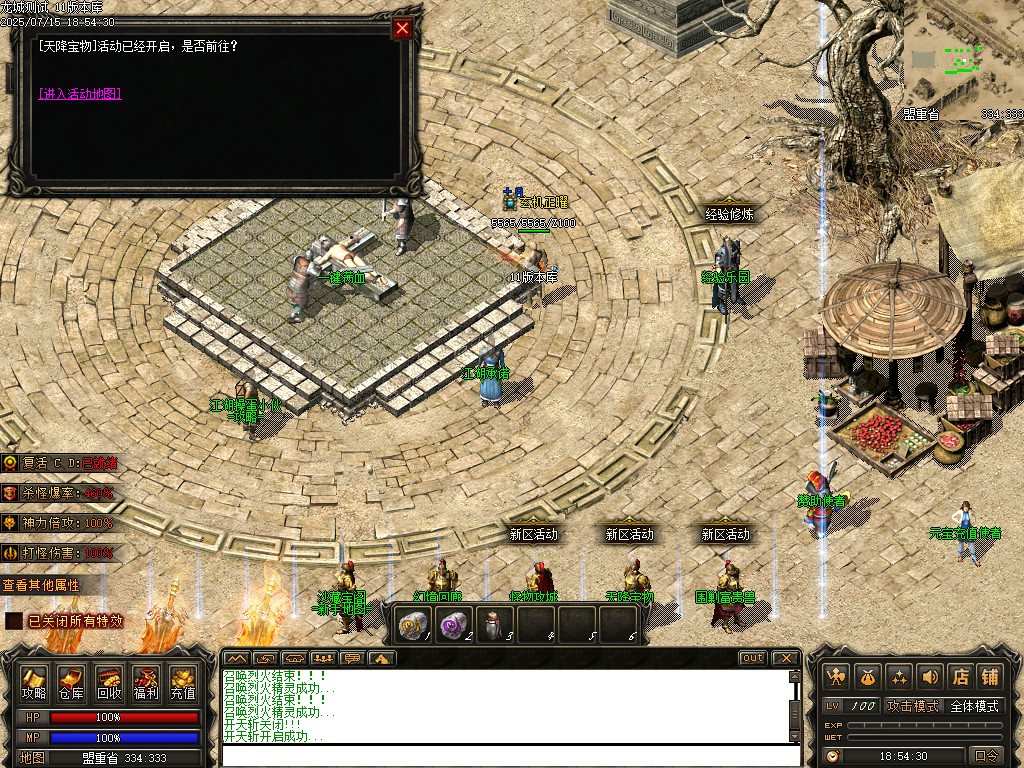
Task: Use the potion jar in hotbar slot 3
Action: 494,625
